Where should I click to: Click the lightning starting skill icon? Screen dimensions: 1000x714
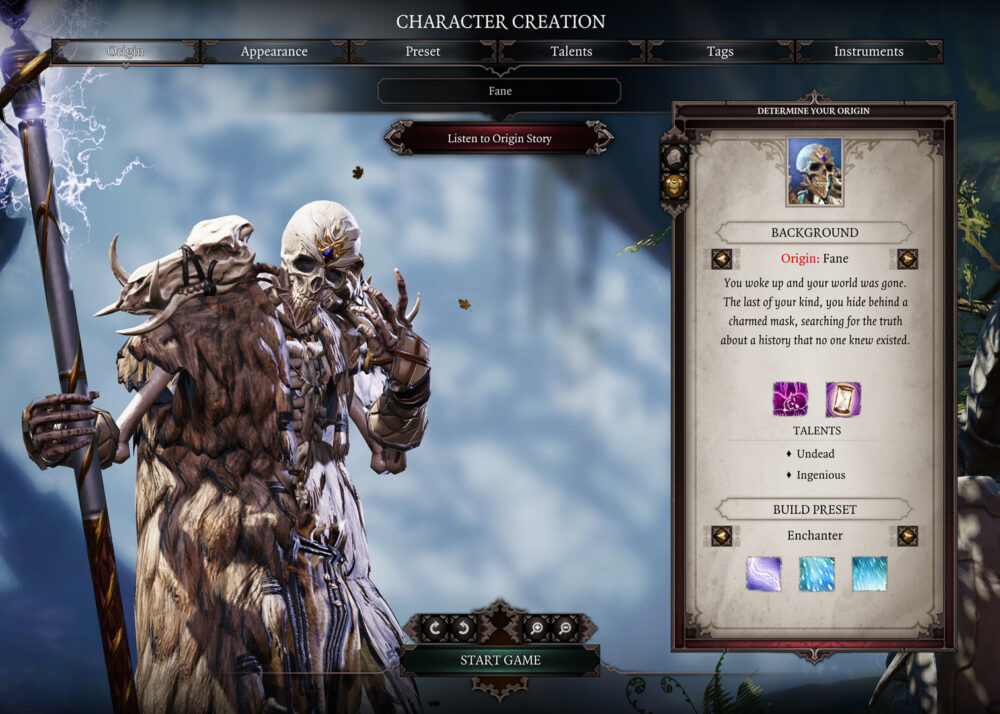point(763,574)
